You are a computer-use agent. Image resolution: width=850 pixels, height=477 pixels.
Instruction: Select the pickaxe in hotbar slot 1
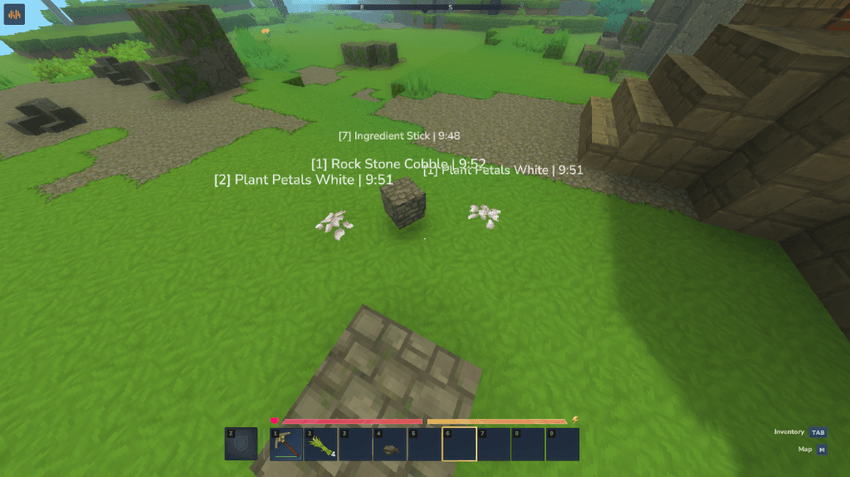(286, 444)
